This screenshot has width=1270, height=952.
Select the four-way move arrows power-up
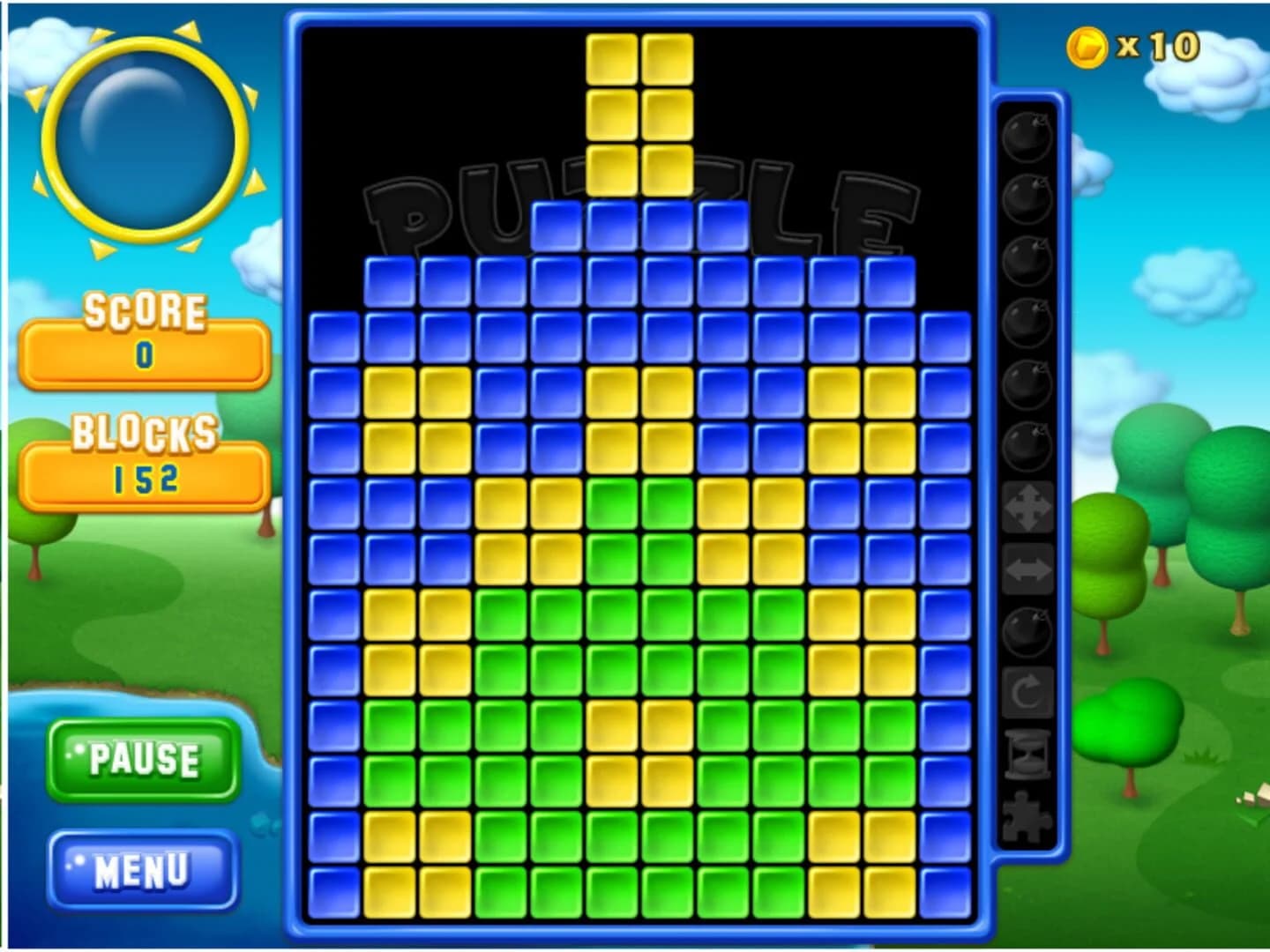(x=1026, y=507)
